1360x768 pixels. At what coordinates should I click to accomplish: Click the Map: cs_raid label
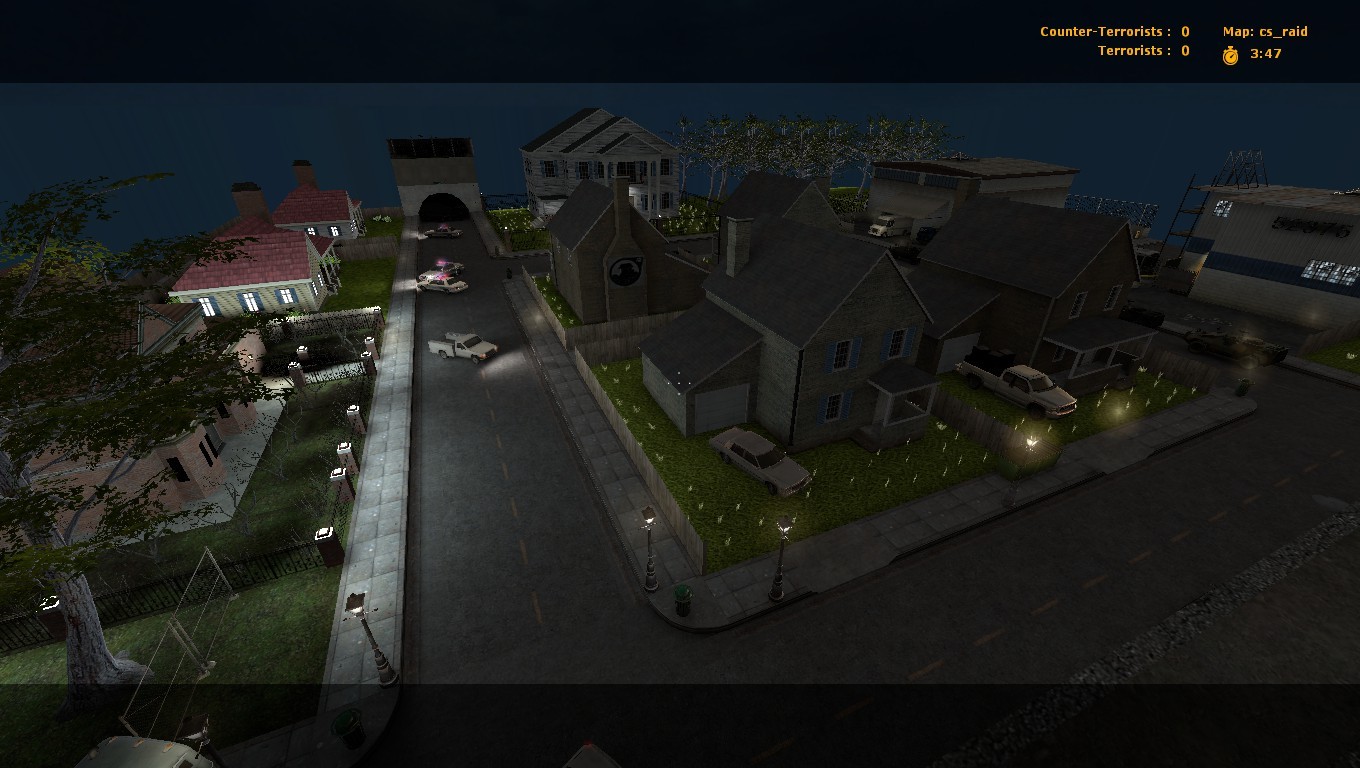(x=1265, y=31)
